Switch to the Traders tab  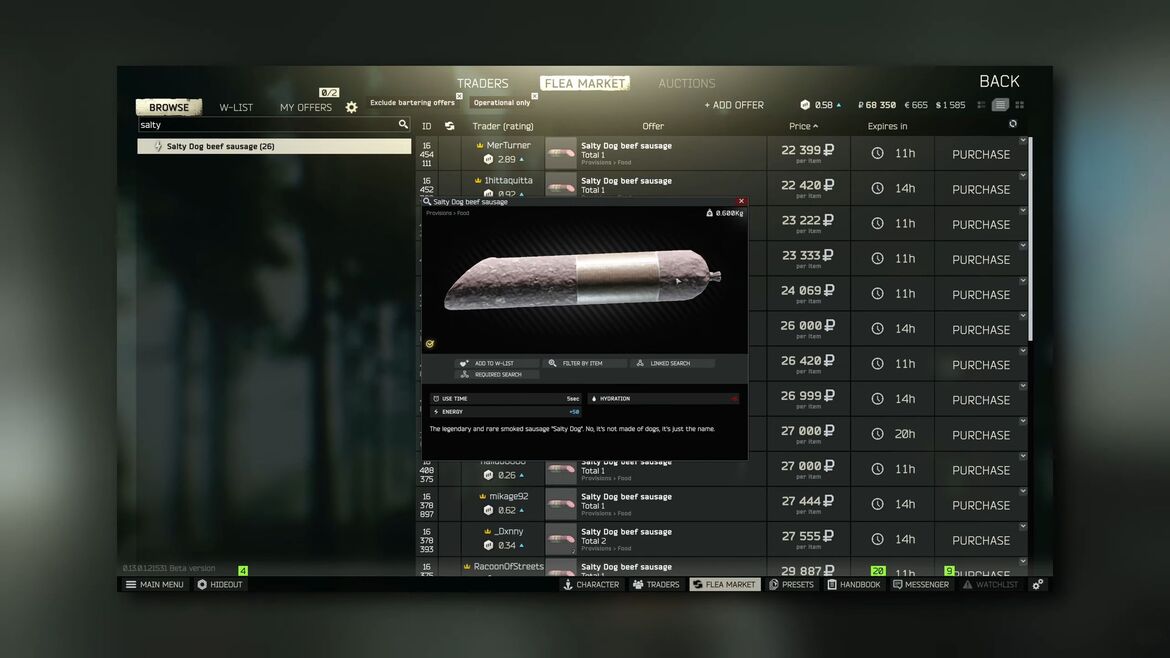pos(482,84)
